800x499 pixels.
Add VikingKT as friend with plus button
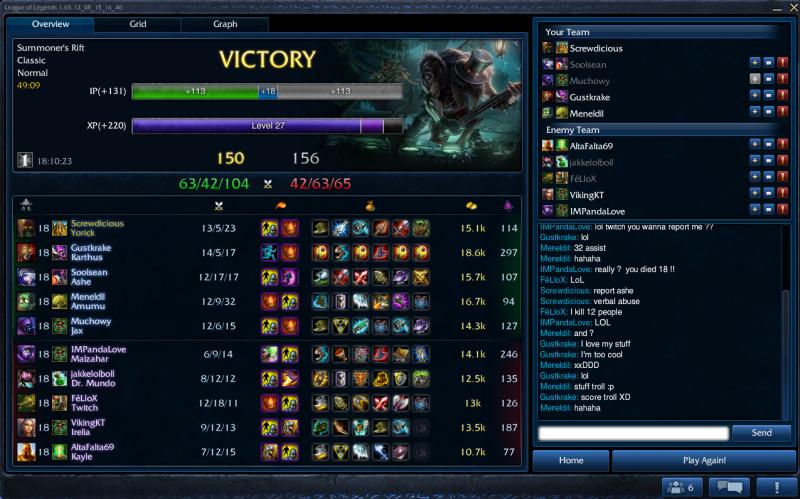[x=754, y=194]
